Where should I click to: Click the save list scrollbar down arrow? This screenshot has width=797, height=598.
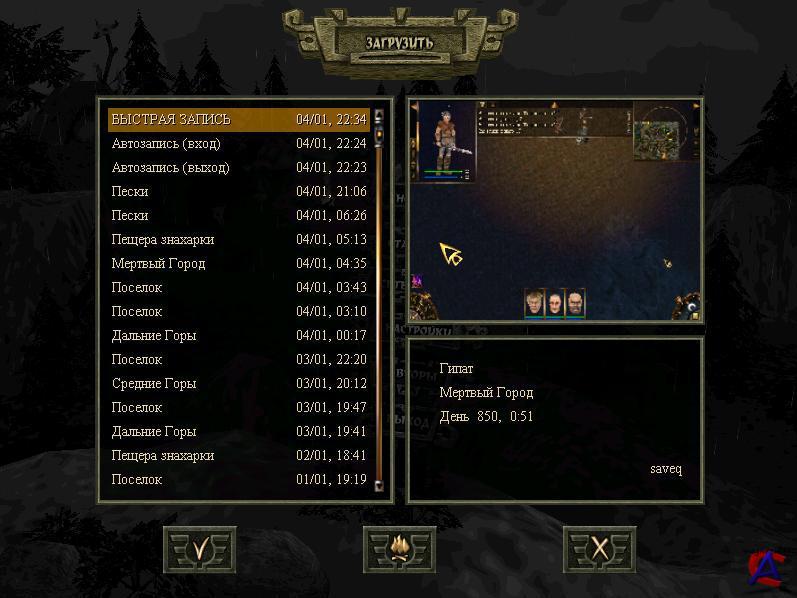379,485
